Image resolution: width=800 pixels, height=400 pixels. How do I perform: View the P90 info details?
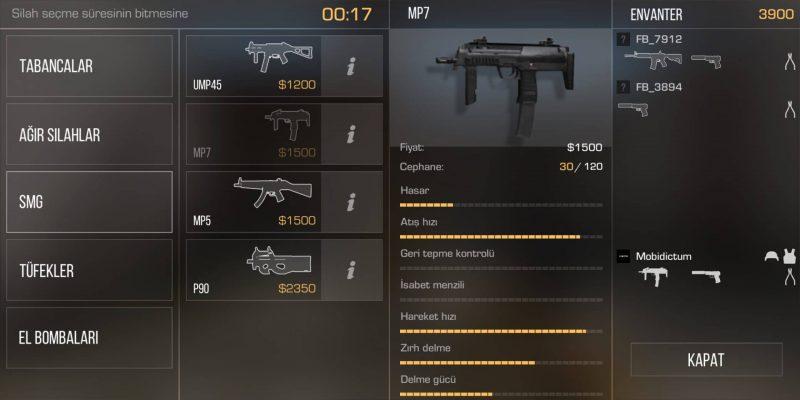351,270
